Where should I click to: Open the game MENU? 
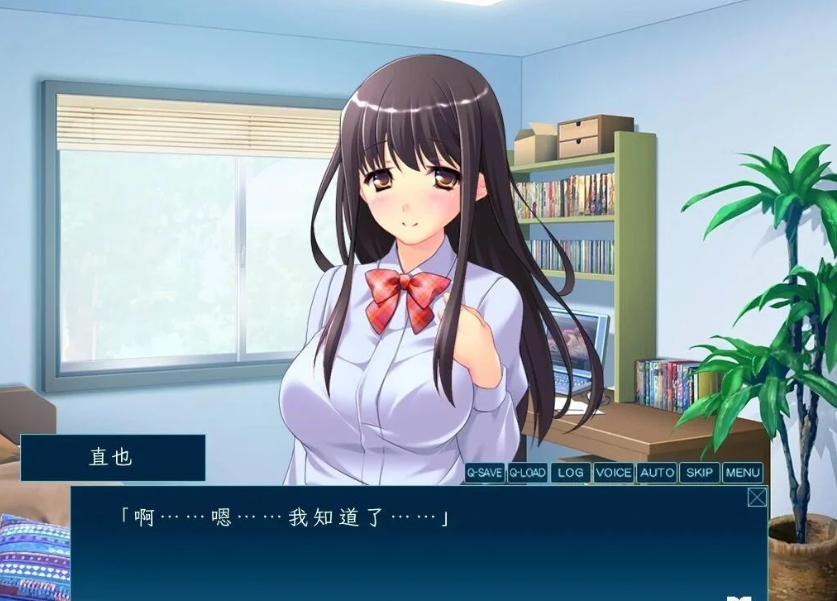[x=743, y=473]
